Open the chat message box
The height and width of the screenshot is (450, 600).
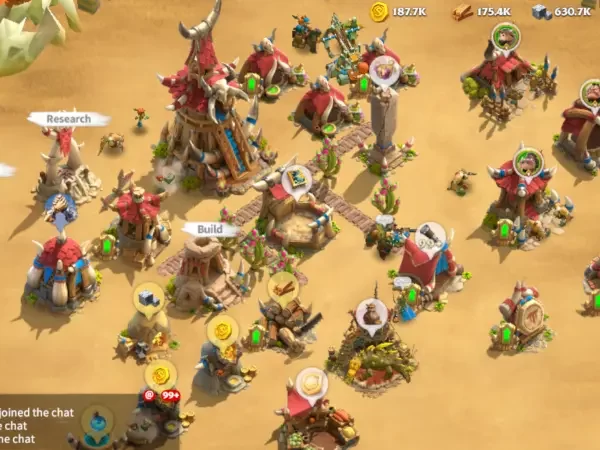coord(40,423)
